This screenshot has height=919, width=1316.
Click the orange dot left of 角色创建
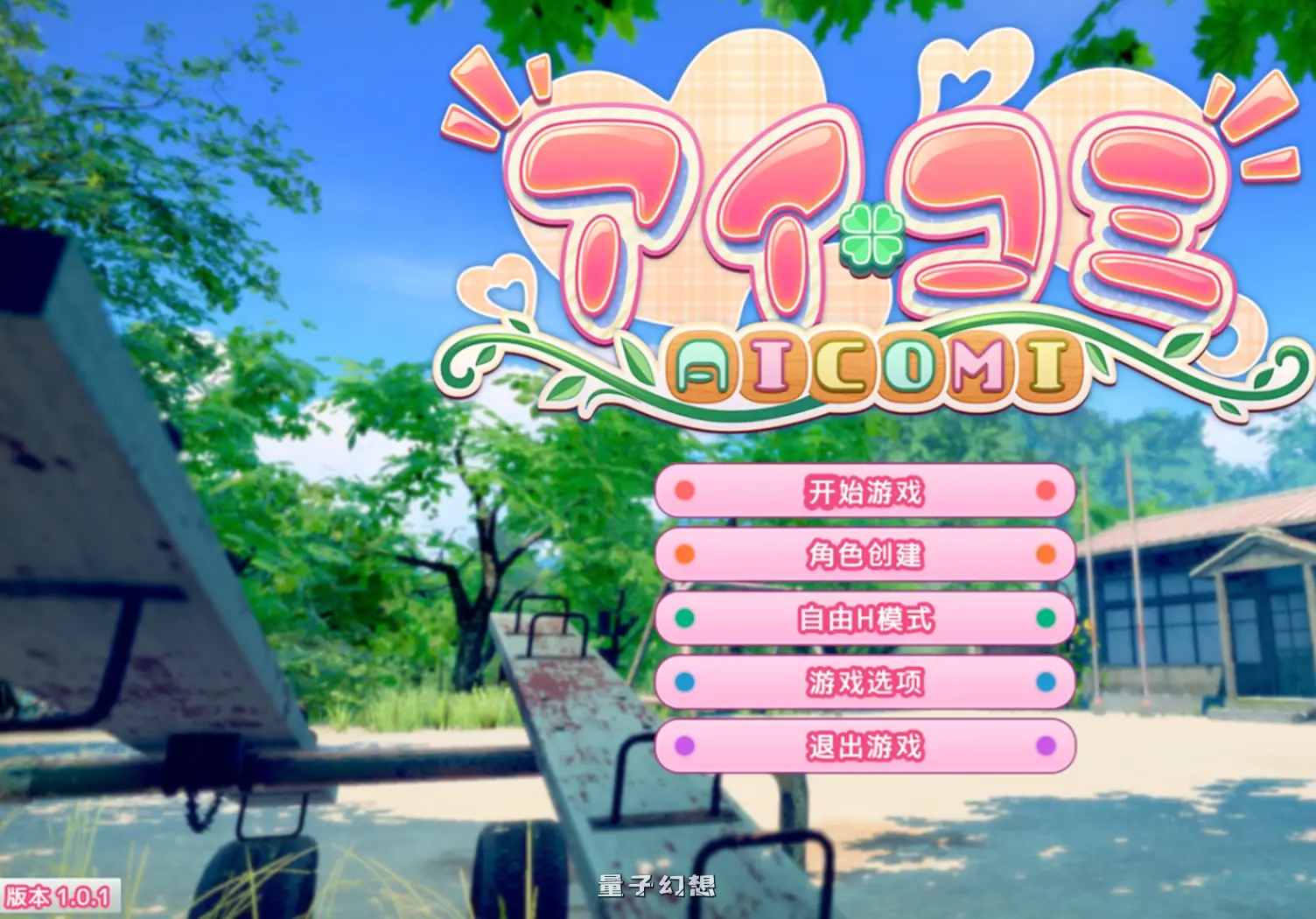click(685, 555)
